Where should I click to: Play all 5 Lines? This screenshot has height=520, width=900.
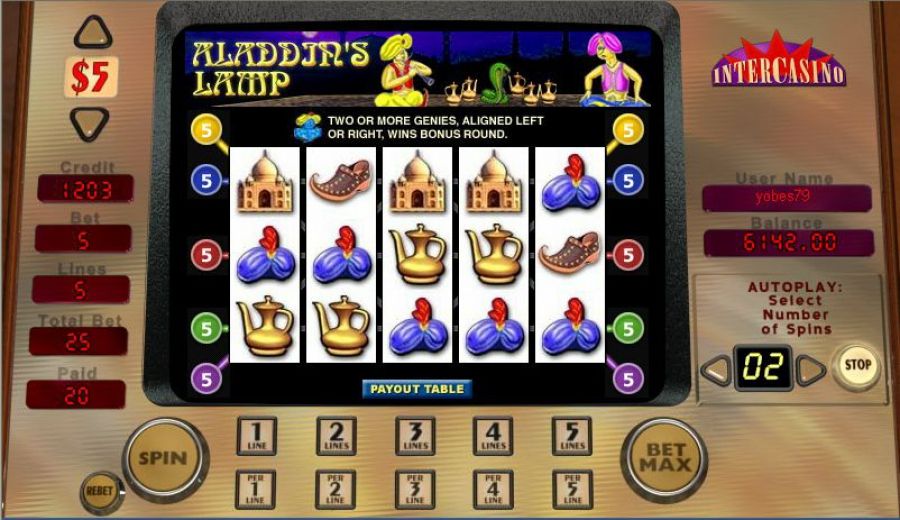(571, 436)
